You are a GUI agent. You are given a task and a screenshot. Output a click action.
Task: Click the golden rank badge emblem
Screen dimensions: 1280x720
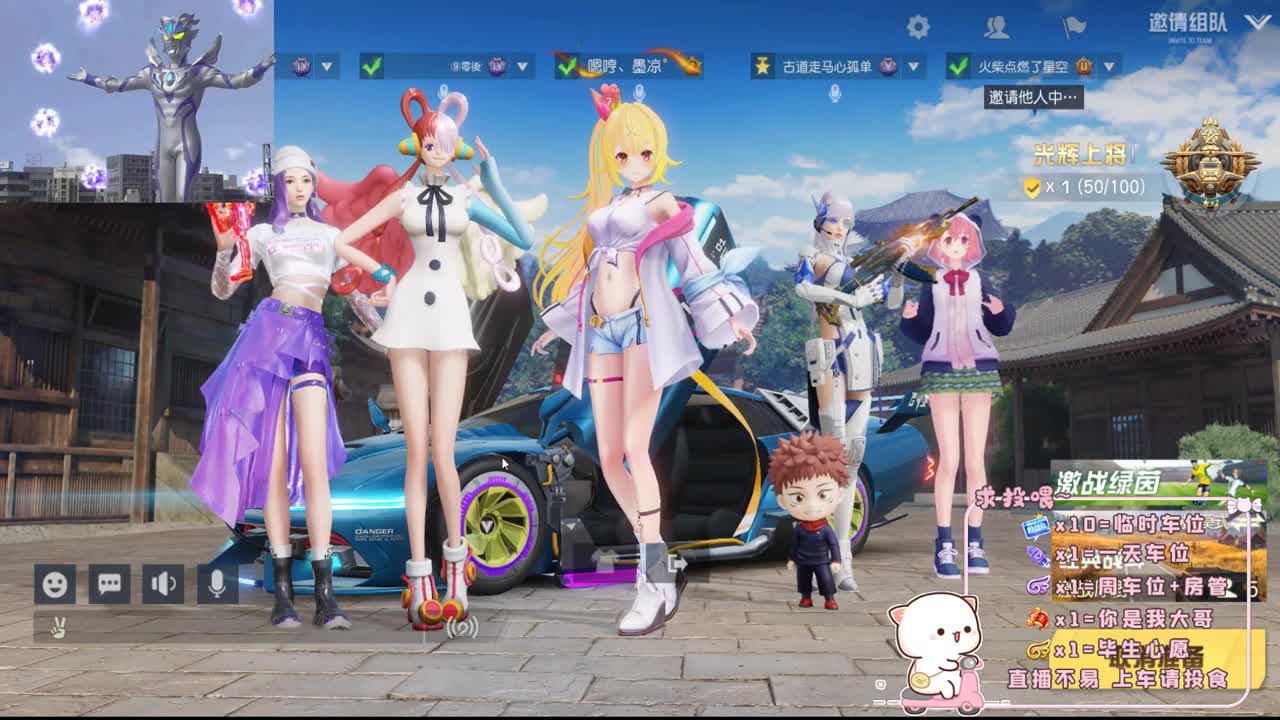click(1212, 160)
